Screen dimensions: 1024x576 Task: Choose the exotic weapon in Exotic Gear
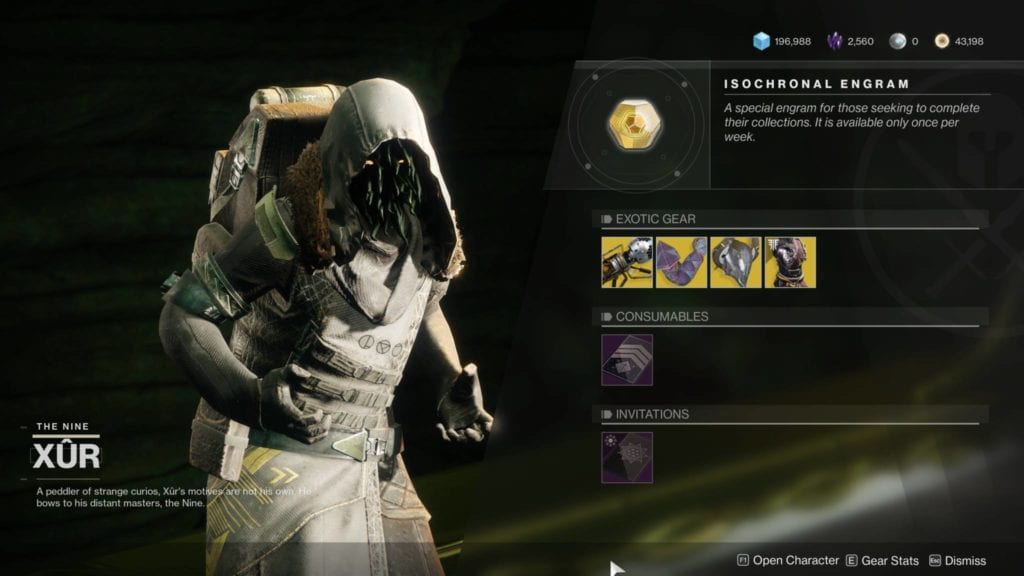[x=627, y=262]
